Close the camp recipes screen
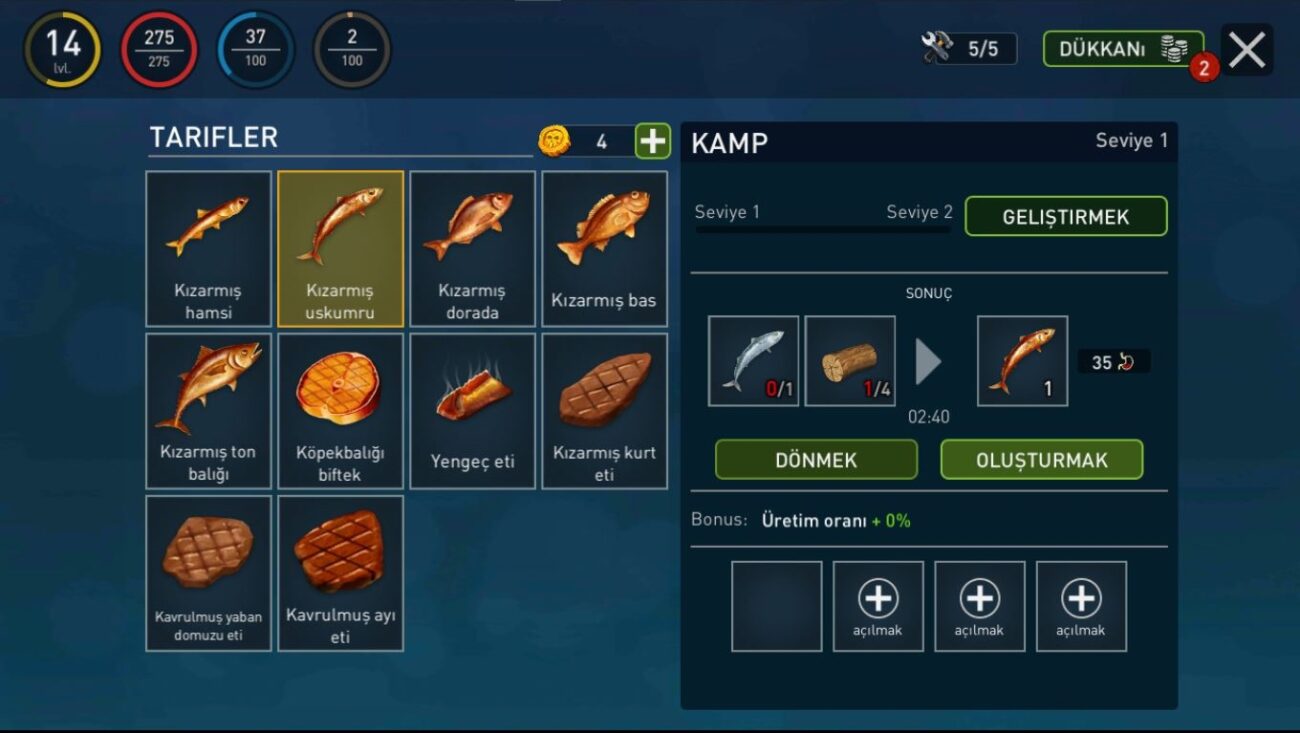The image size is (1300, 733). [1246, 49]
